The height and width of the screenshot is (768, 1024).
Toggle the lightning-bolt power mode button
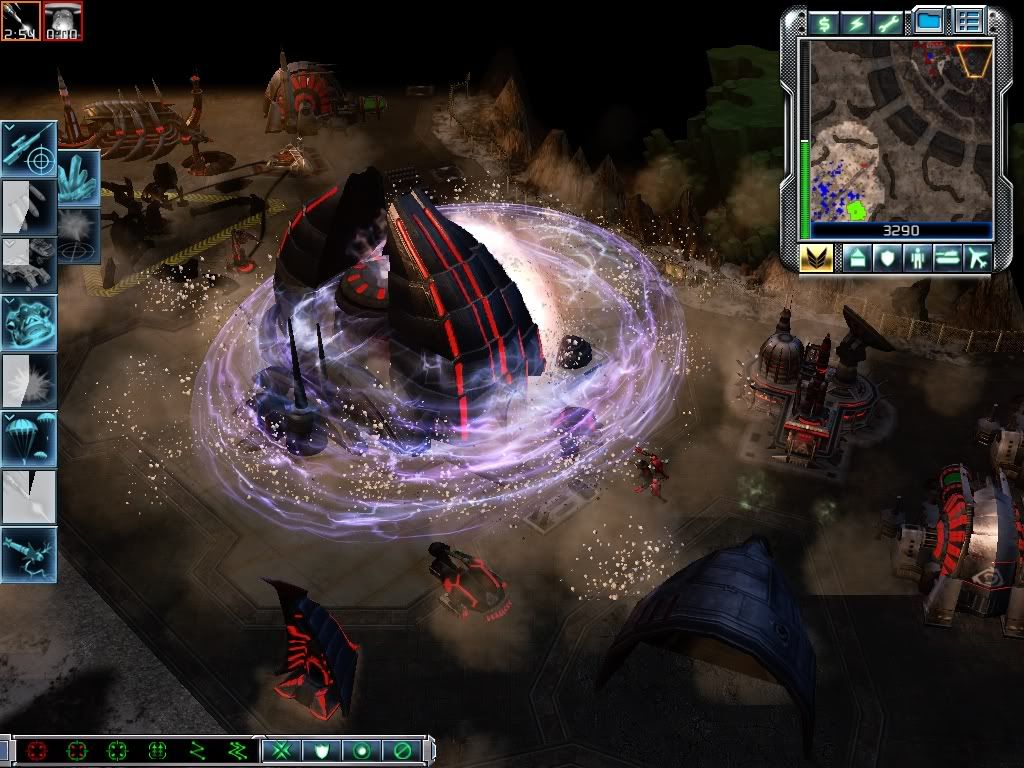pos(856,23)
